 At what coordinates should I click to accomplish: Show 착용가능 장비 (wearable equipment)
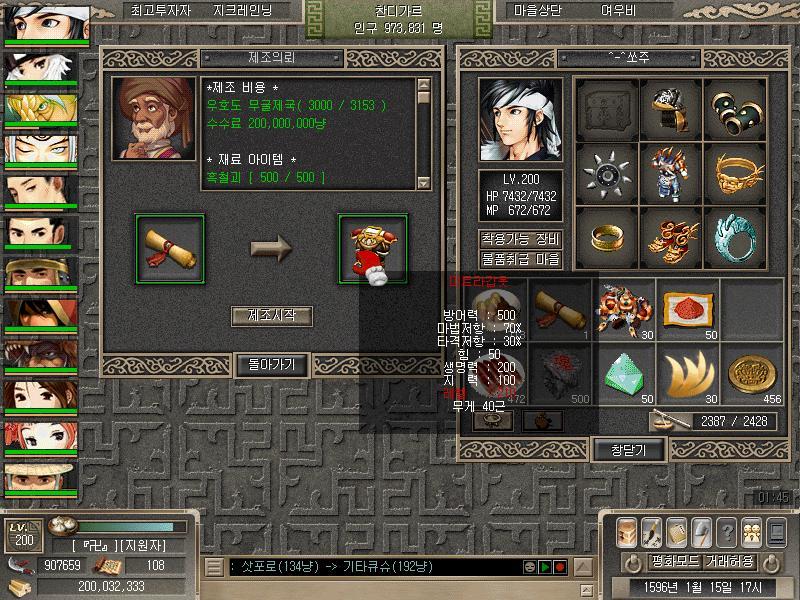[x=520, y=239]
